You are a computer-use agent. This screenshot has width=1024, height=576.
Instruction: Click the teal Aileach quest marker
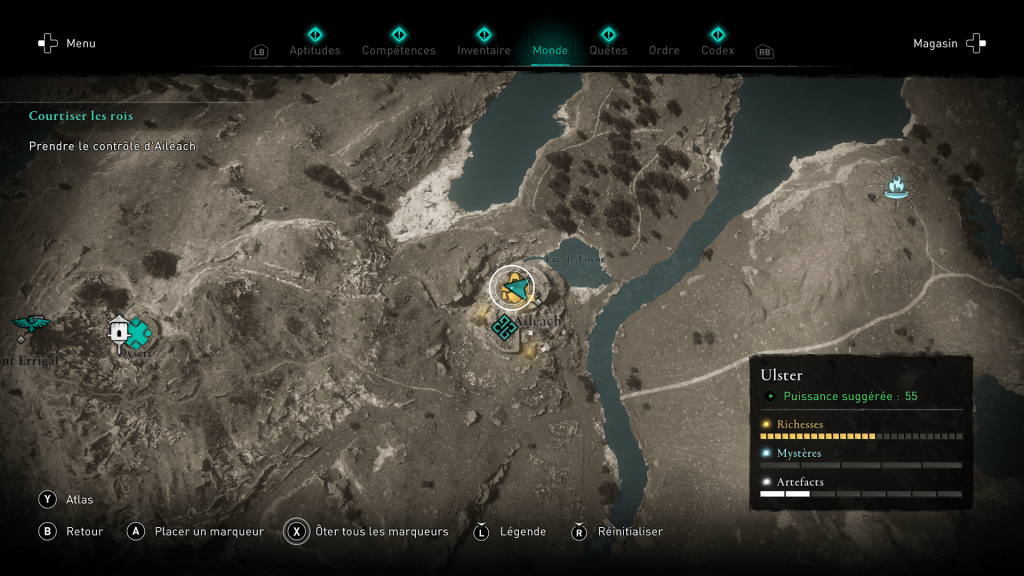pyautogui.click(x=504, y=326)
